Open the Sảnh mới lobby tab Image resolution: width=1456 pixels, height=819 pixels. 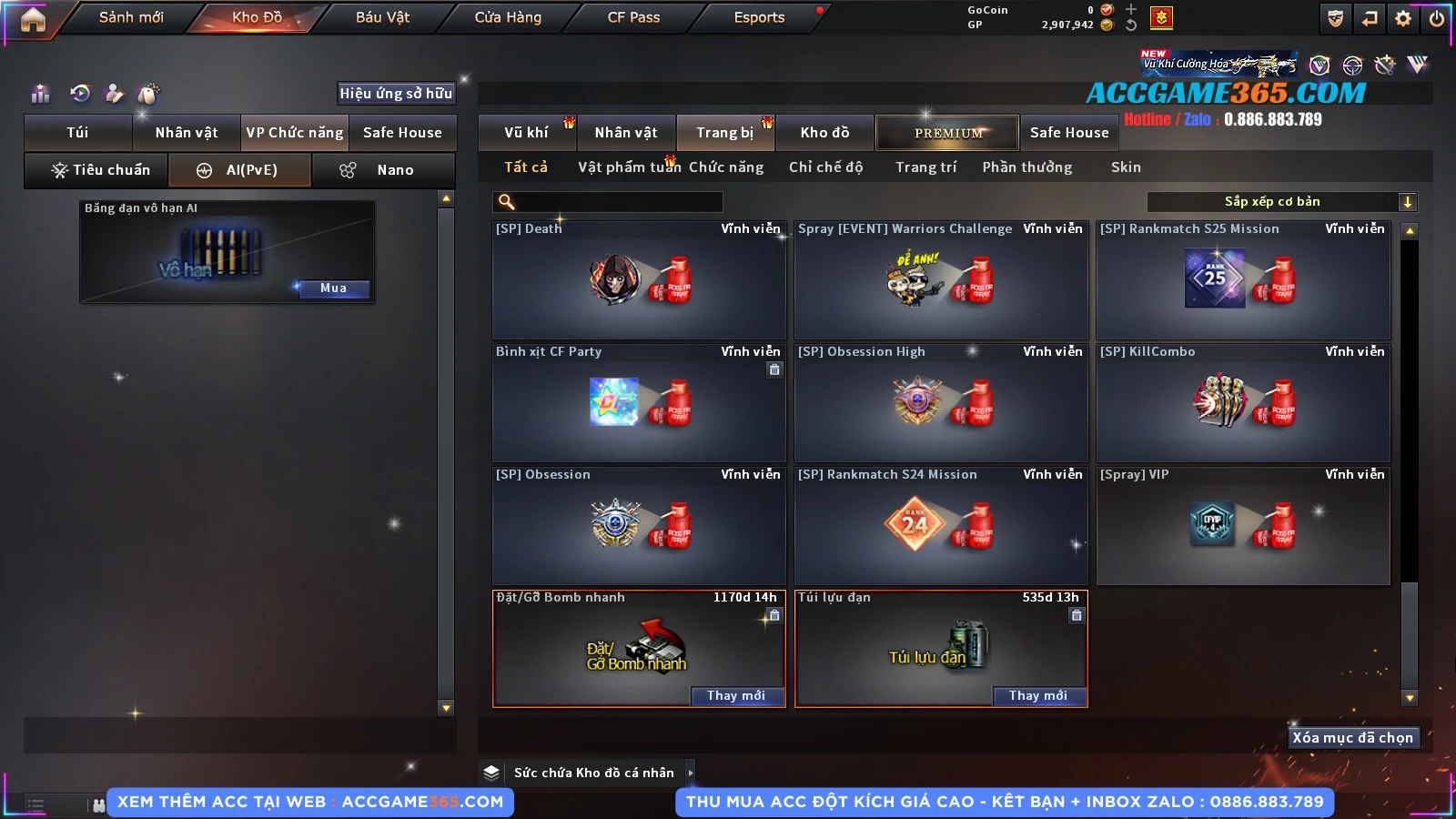click(131, 17)
